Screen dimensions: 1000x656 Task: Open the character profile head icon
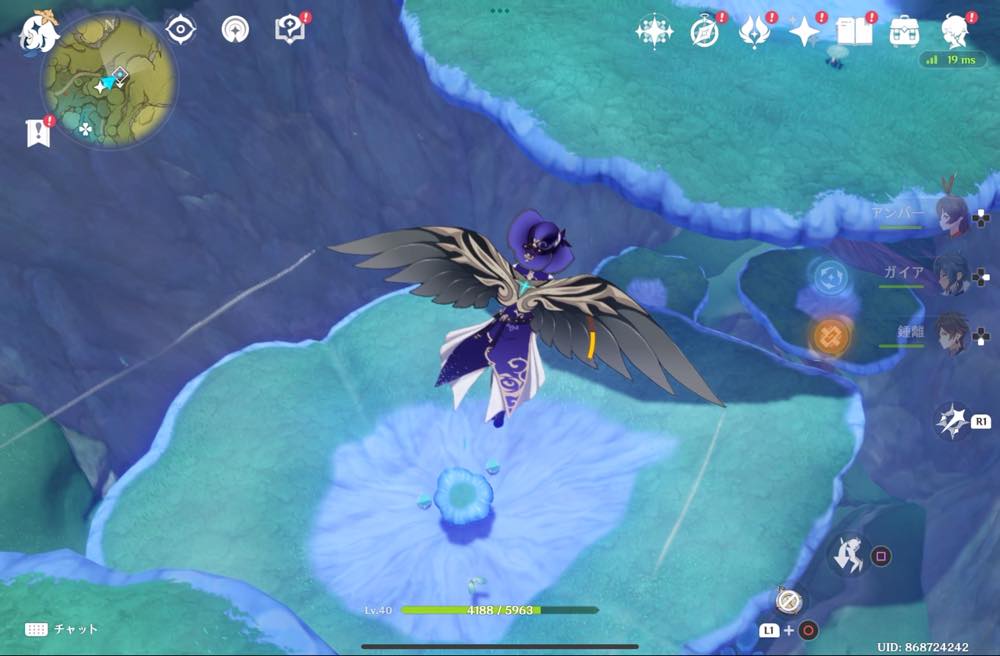click(955, 32)
